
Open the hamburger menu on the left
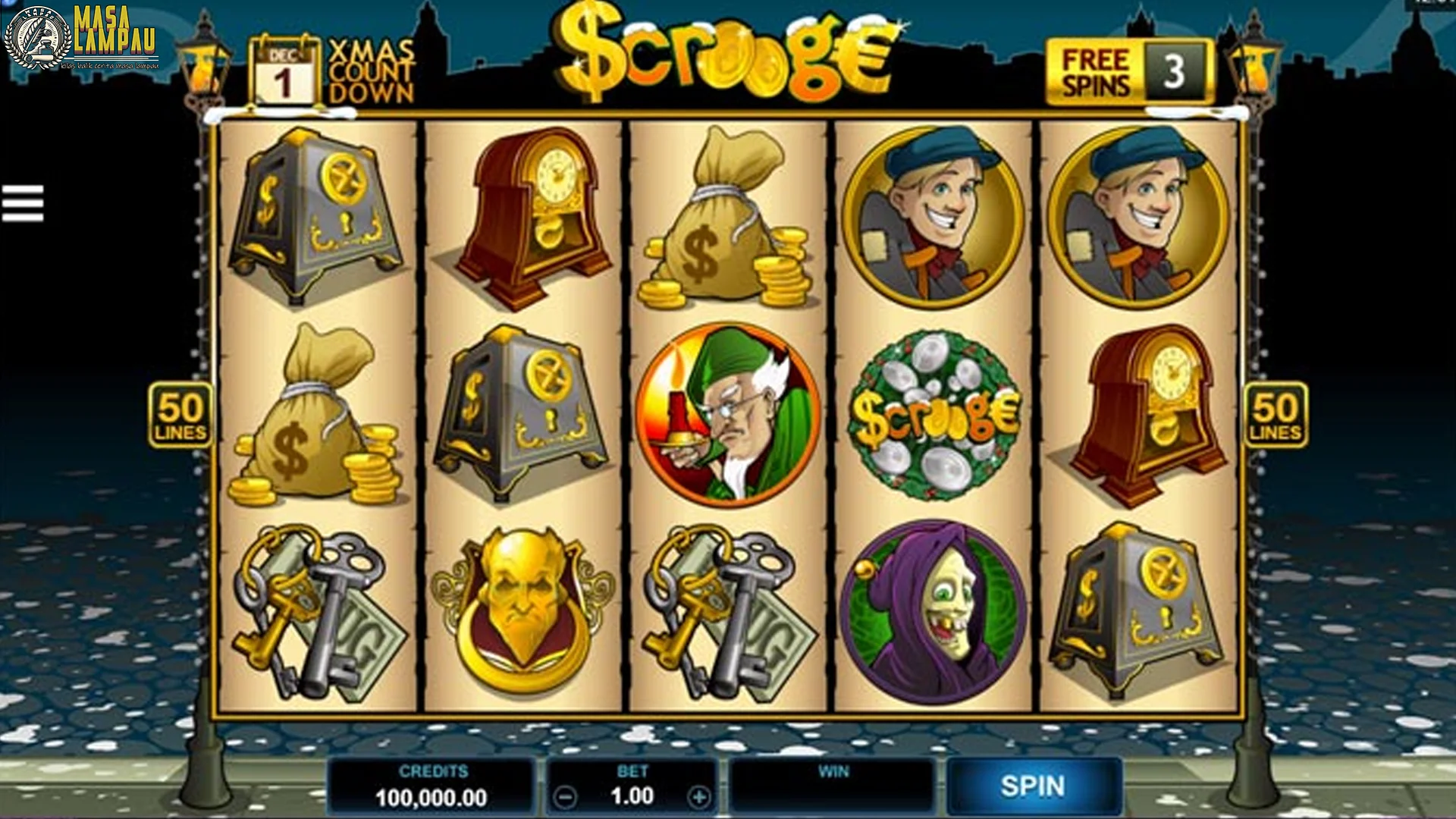click(23, 205)
